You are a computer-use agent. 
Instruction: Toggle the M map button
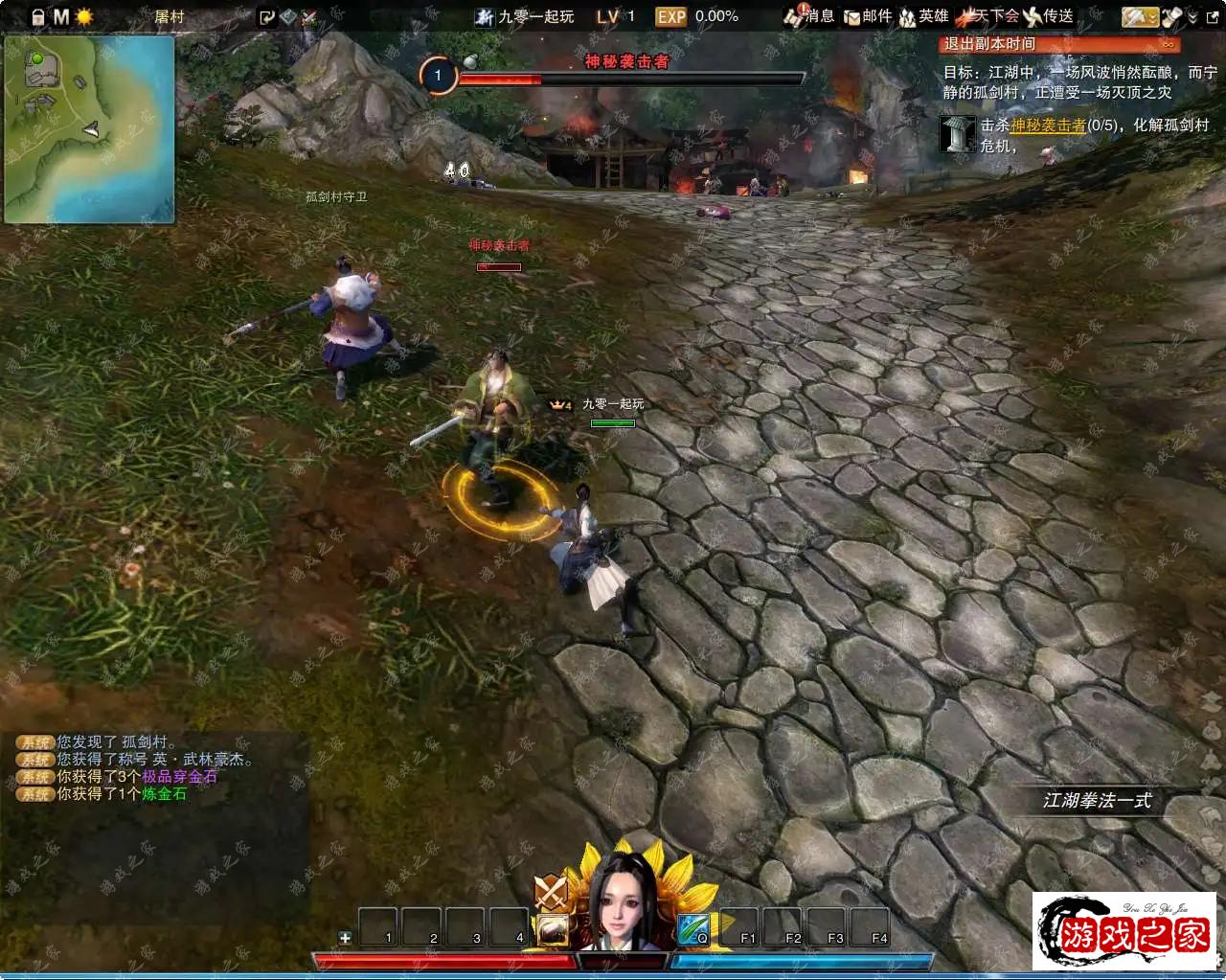[61, 17]
